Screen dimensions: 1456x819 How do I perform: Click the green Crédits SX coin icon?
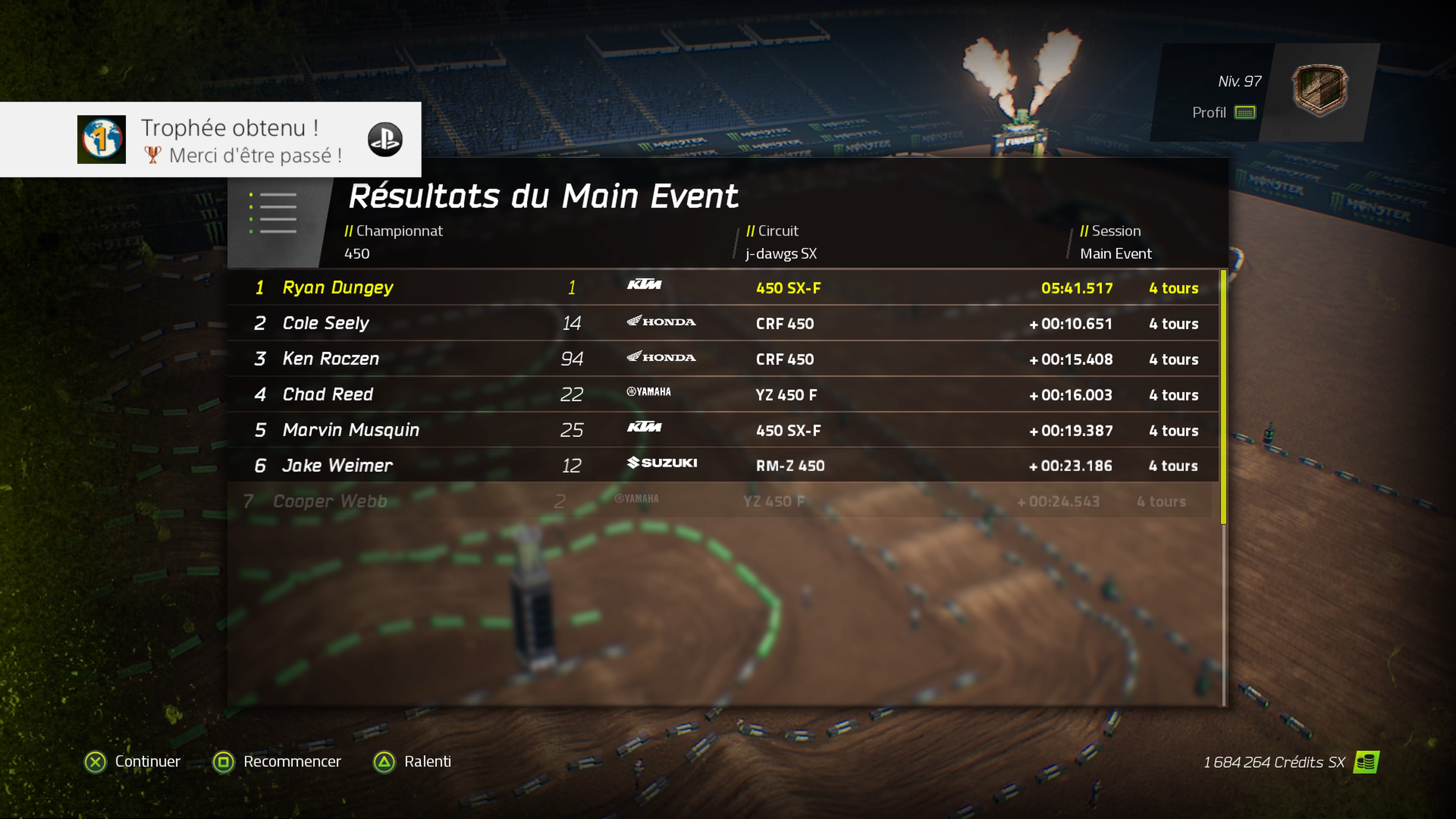pos(1366,762)
